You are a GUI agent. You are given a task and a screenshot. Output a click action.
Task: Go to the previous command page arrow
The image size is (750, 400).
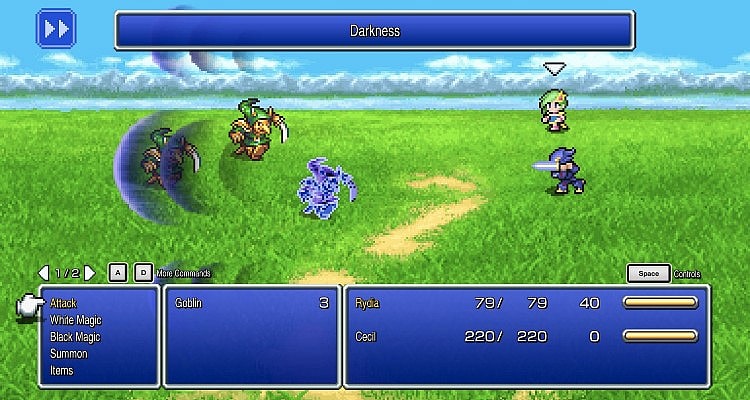pyautogui.click(x=43, y=272)
